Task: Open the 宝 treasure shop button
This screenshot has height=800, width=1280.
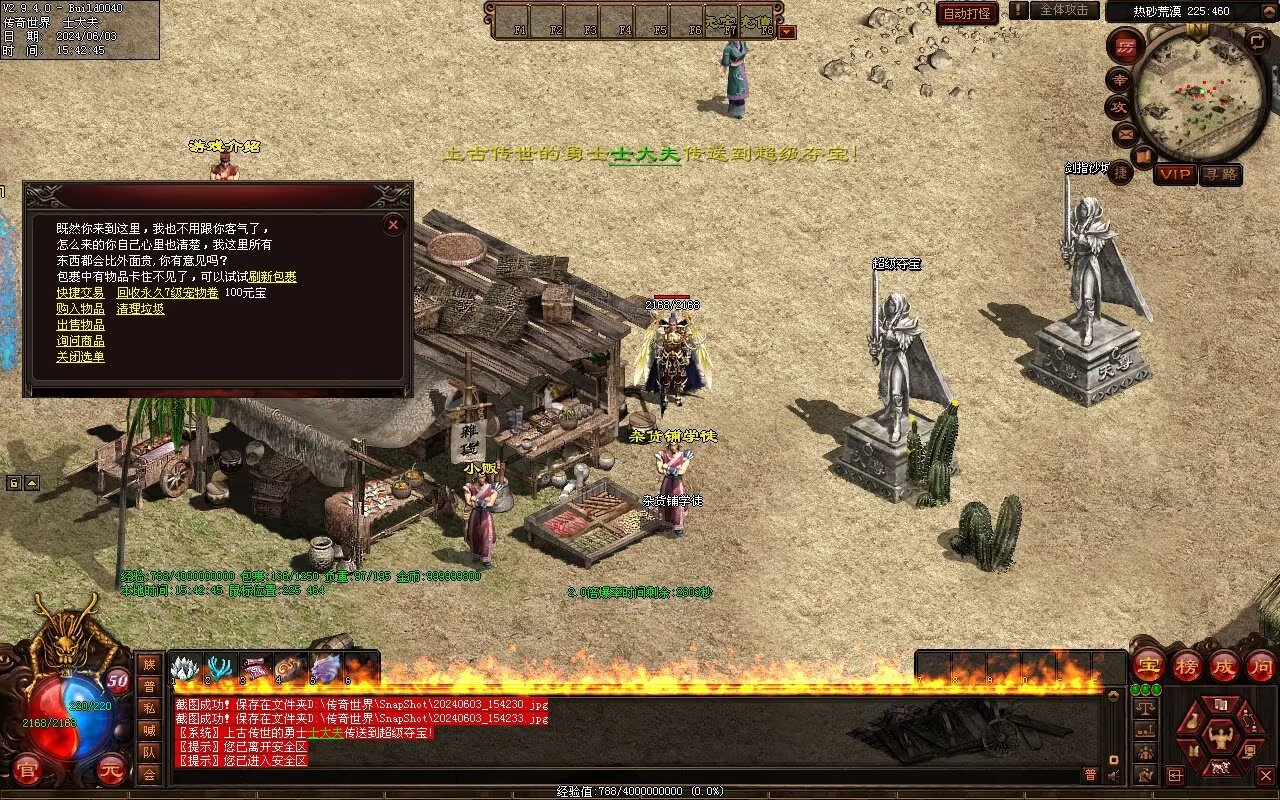Action: click(x=1148, y=665)
